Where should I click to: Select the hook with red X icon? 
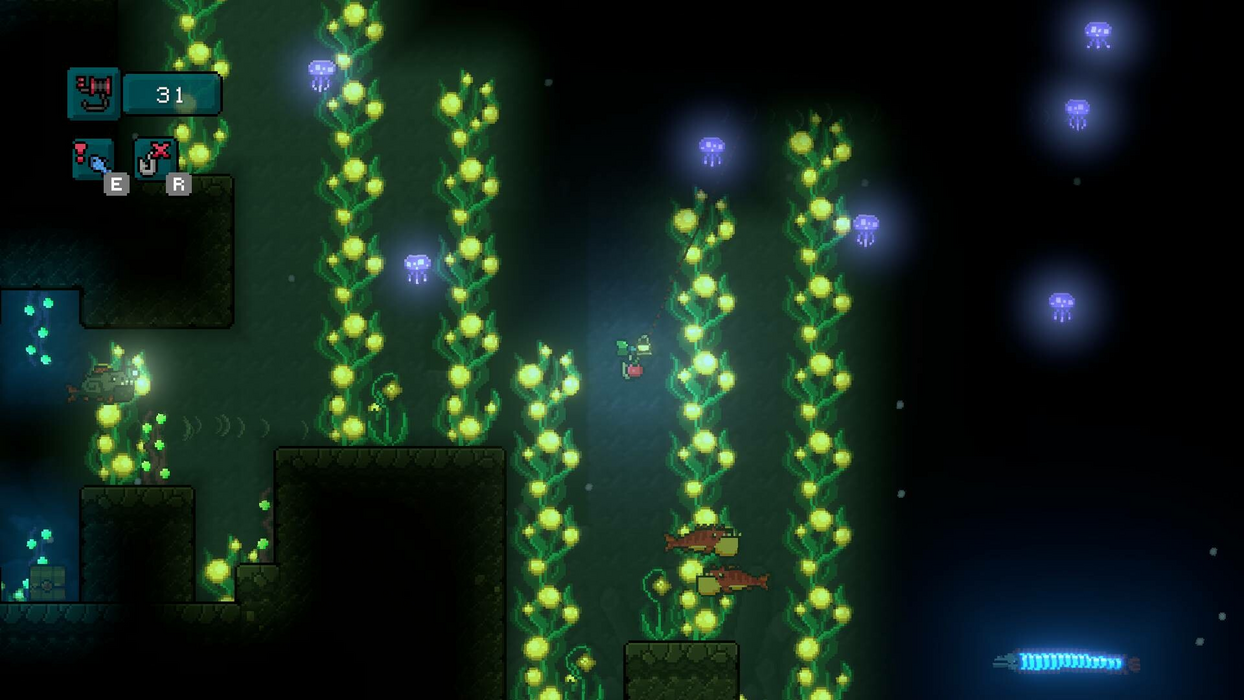pos(154,159)
